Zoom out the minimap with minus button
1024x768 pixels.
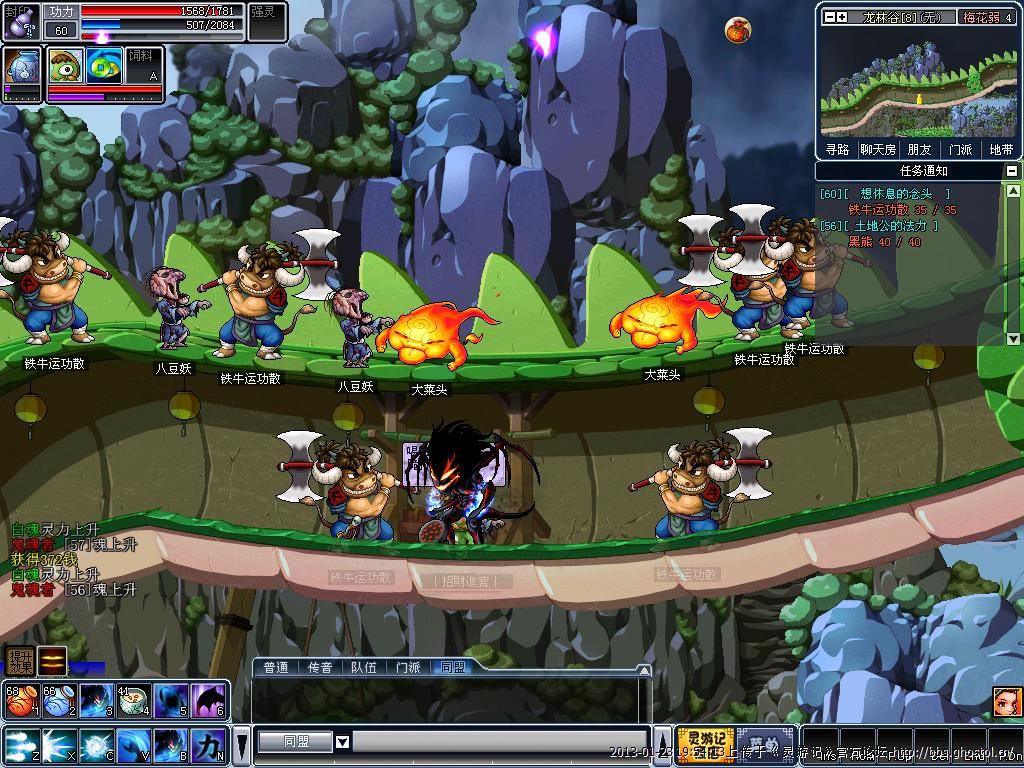tap(830, 17)
